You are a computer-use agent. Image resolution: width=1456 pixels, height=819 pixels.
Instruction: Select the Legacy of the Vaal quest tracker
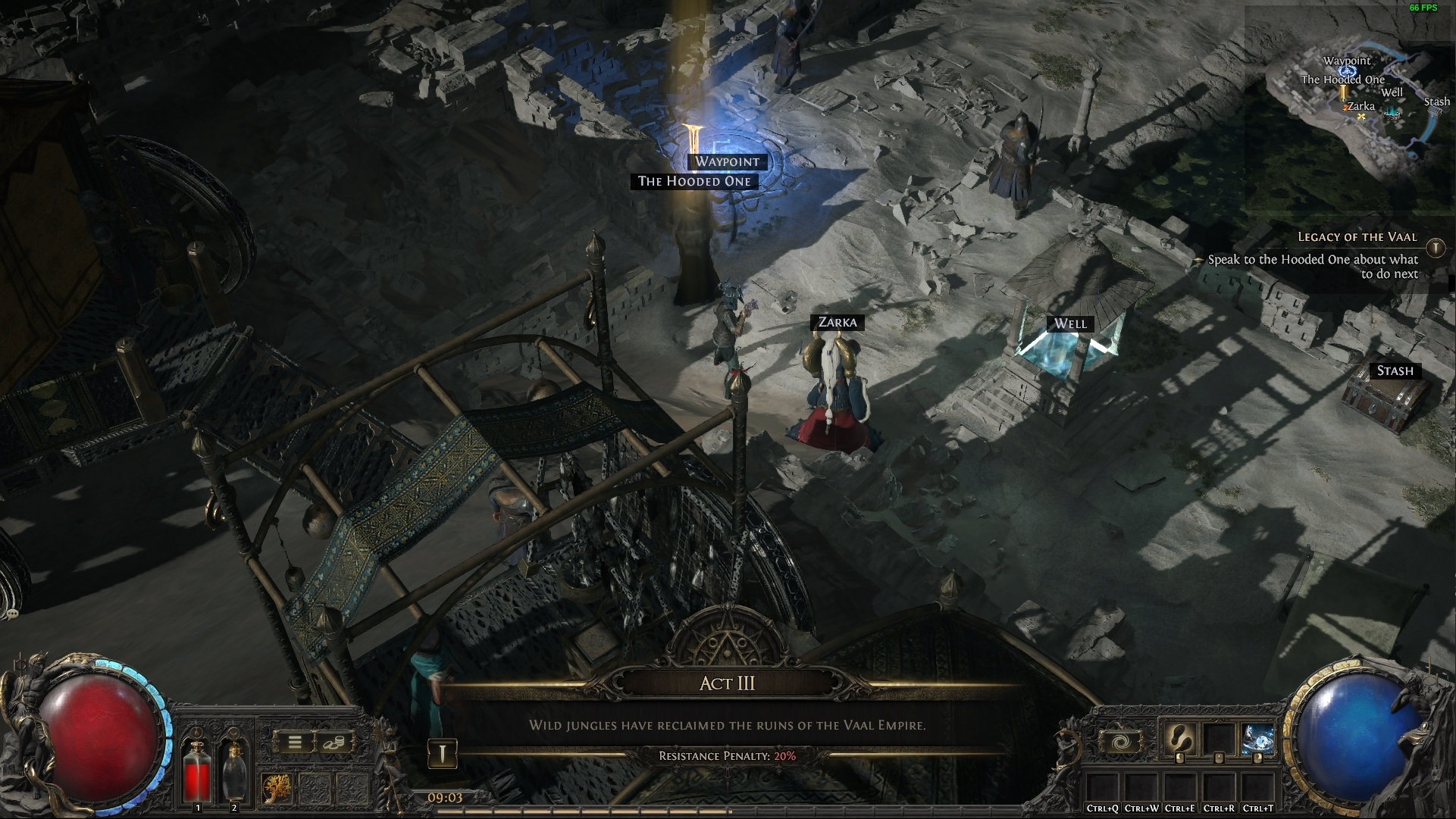pyautogui.click(x=1357, y=237)
